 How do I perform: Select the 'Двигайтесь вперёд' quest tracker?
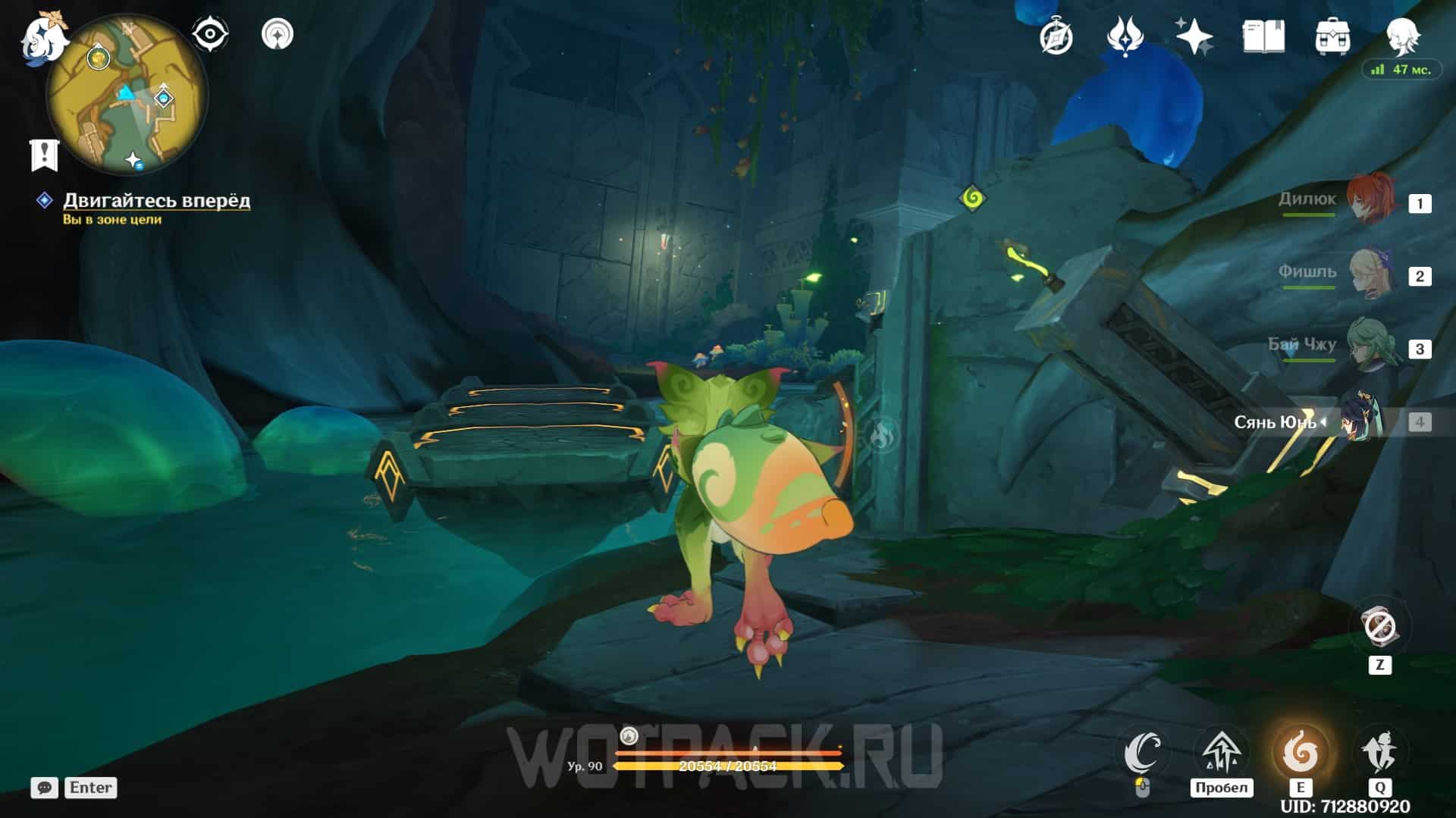pos(155,200)
